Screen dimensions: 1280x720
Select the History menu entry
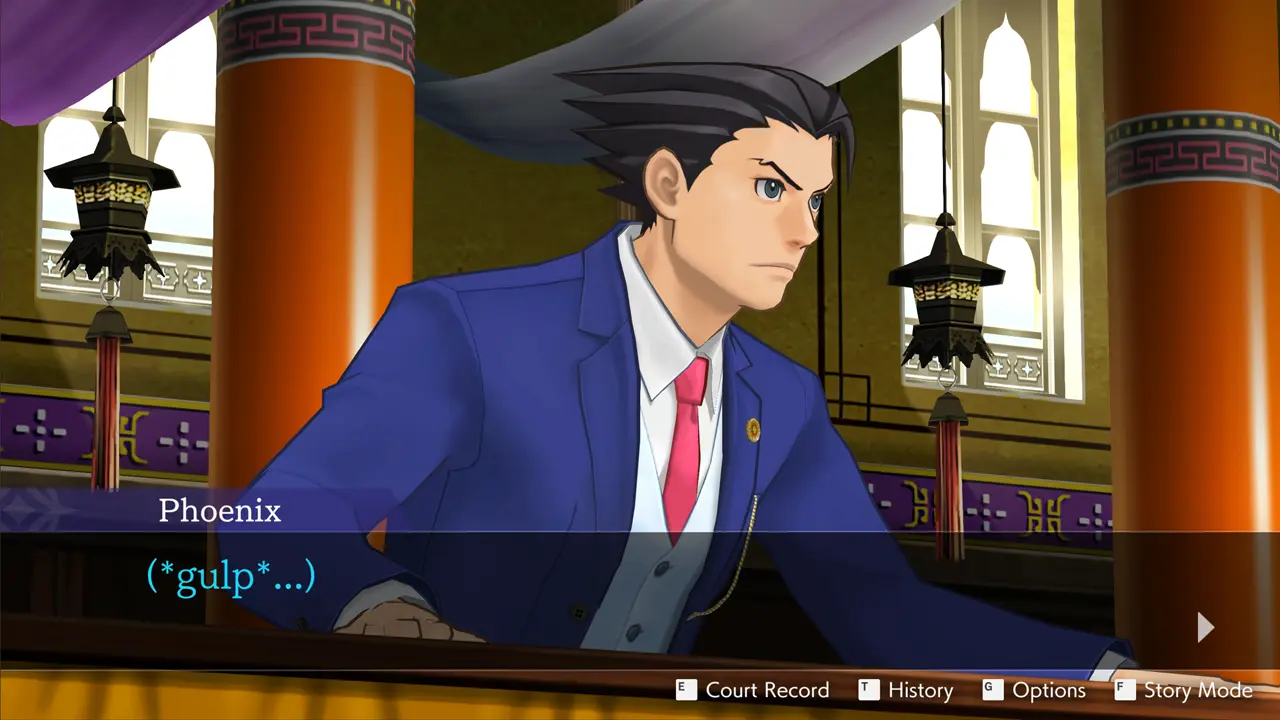click(x=919, y=690)
